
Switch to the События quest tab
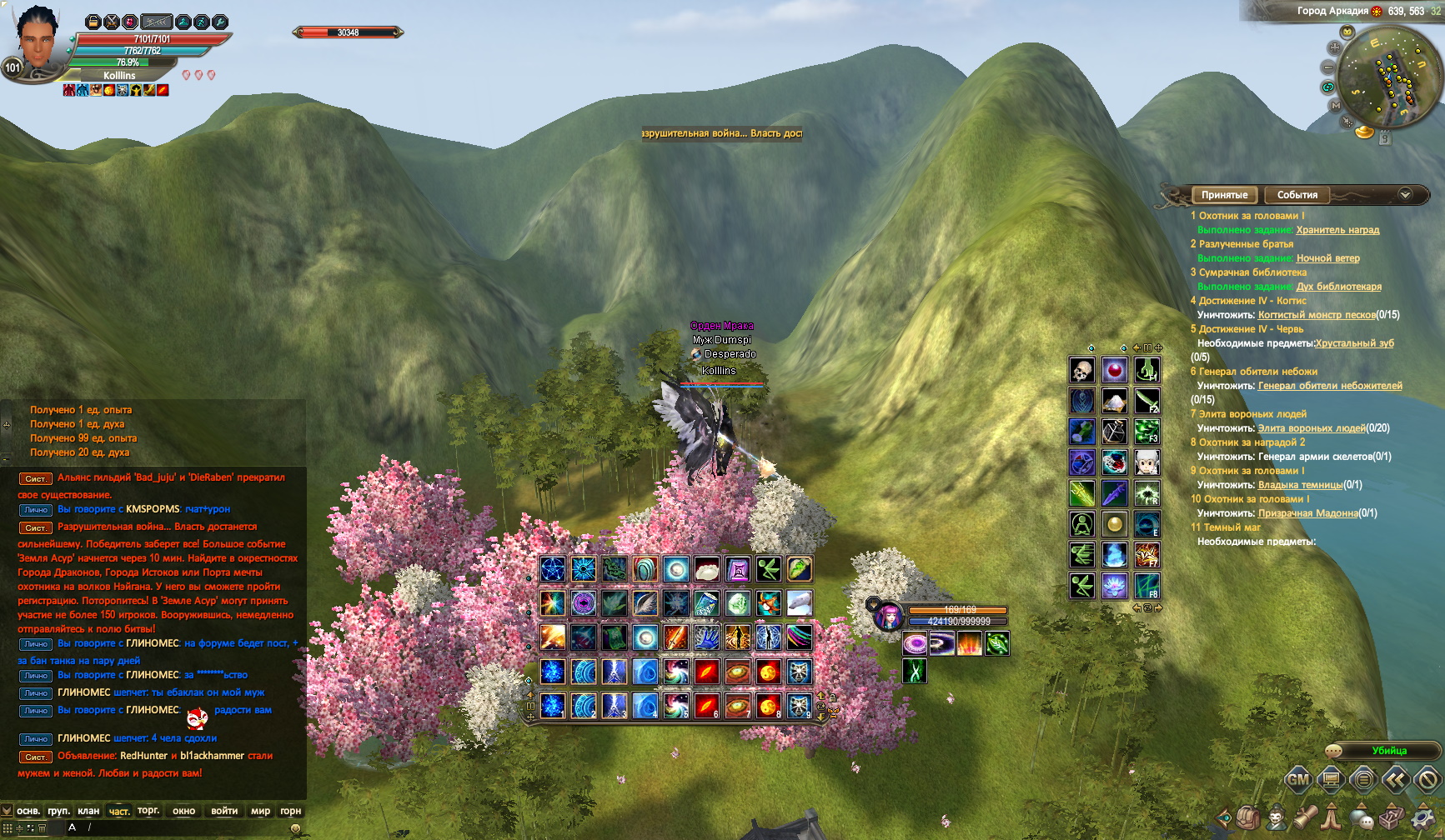tap(1297, 195)
